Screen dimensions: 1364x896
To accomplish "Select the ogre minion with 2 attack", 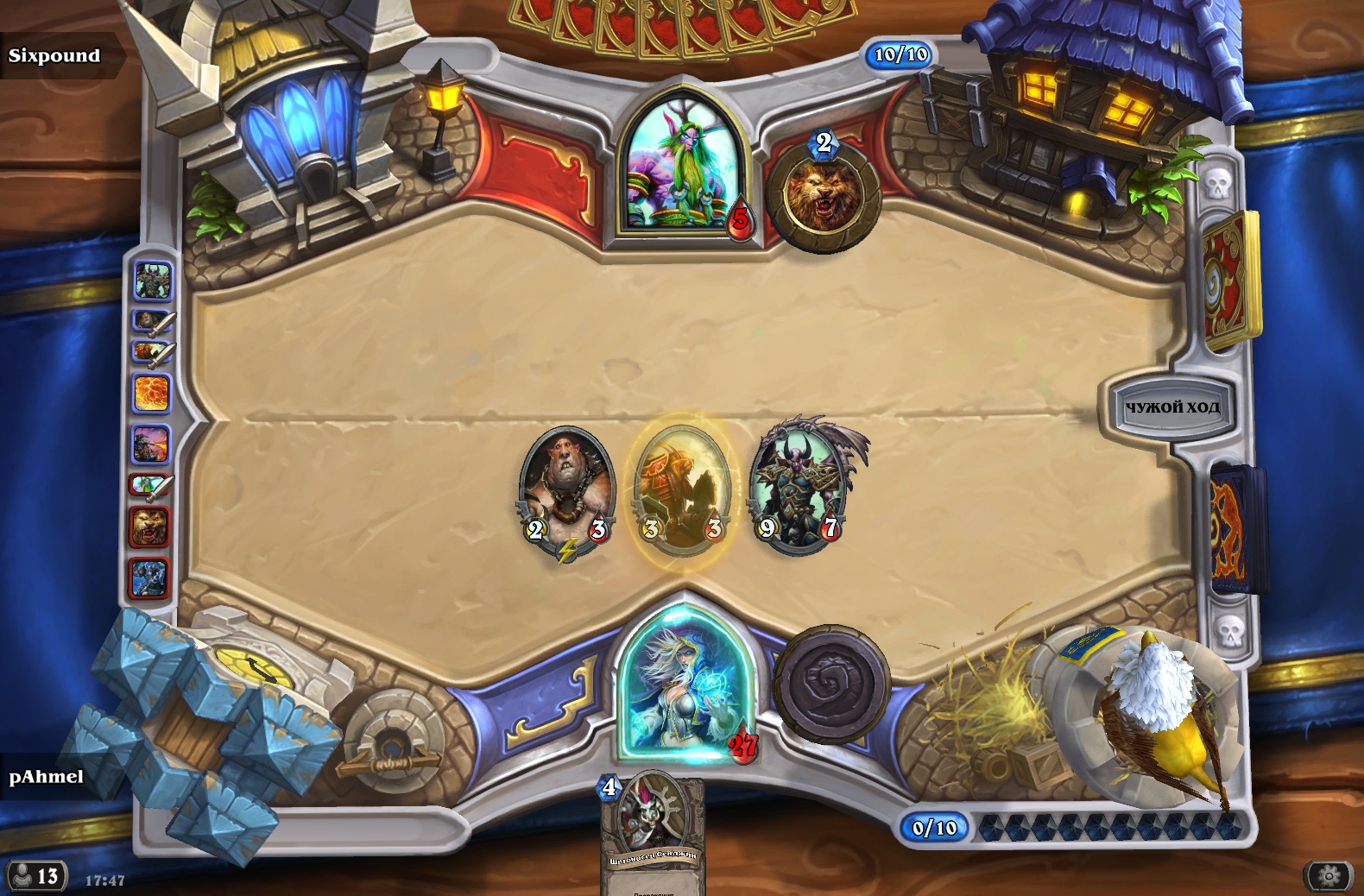I will pos(566,488).
